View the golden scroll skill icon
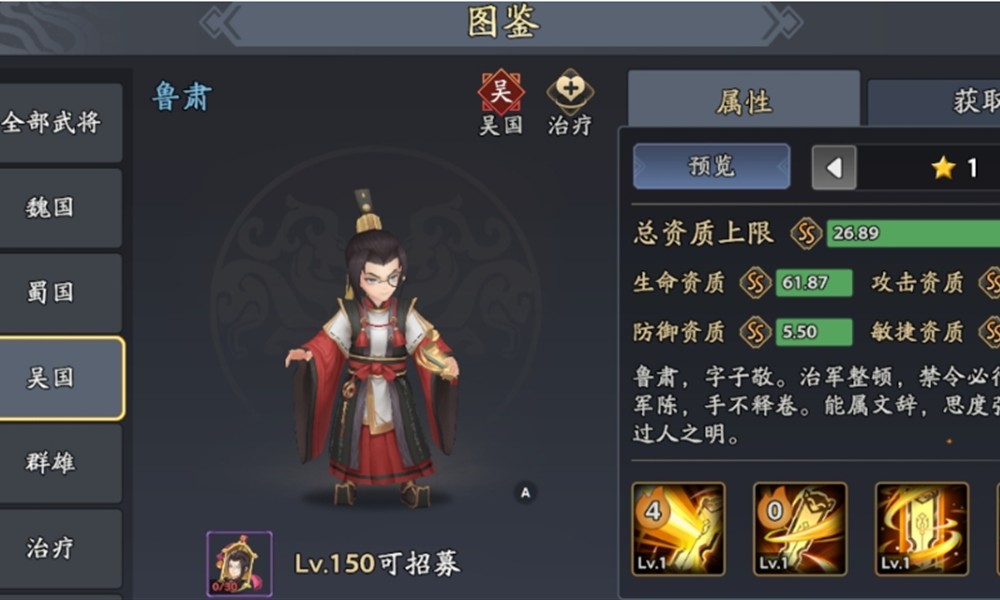The image size is (1000, 600). (x=921, y=529)
